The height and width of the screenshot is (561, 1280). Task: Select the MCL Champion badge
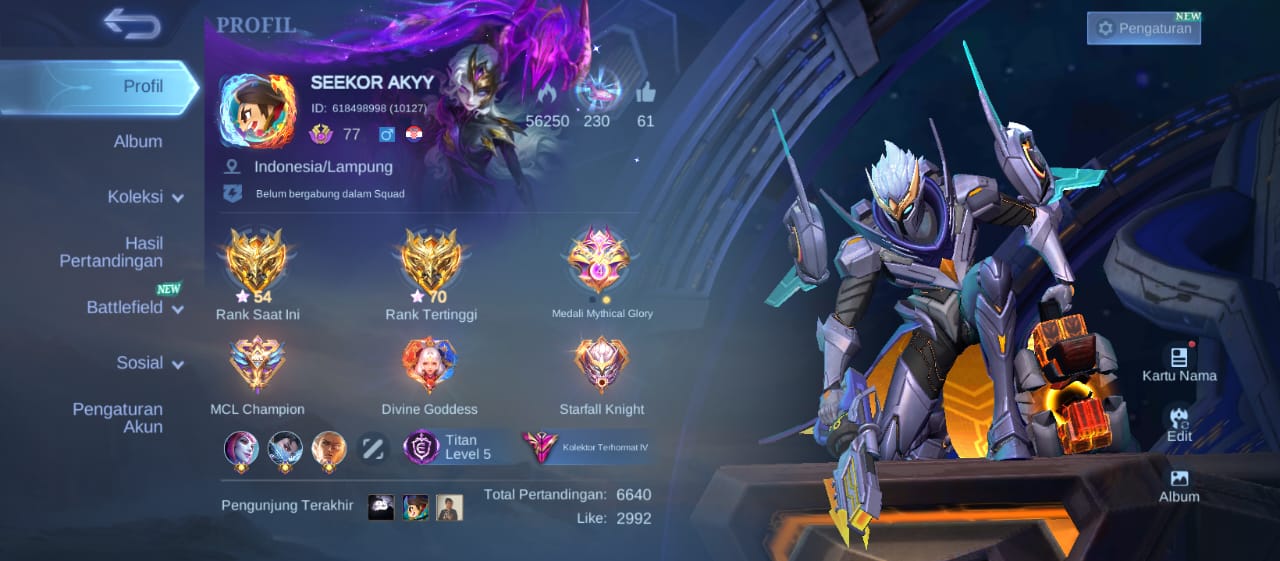[257, 365]
